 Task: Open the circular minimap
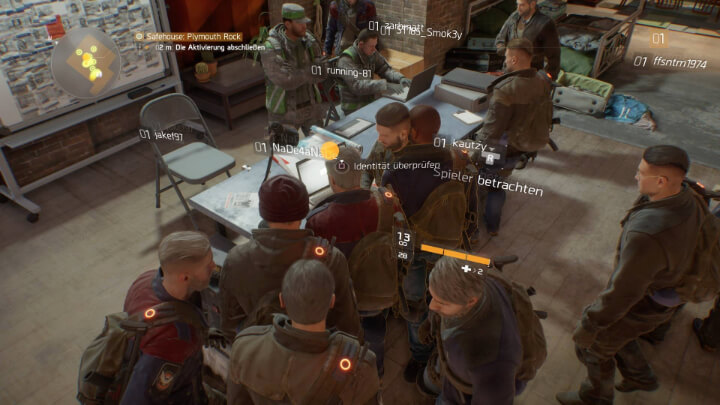[86, 62]
